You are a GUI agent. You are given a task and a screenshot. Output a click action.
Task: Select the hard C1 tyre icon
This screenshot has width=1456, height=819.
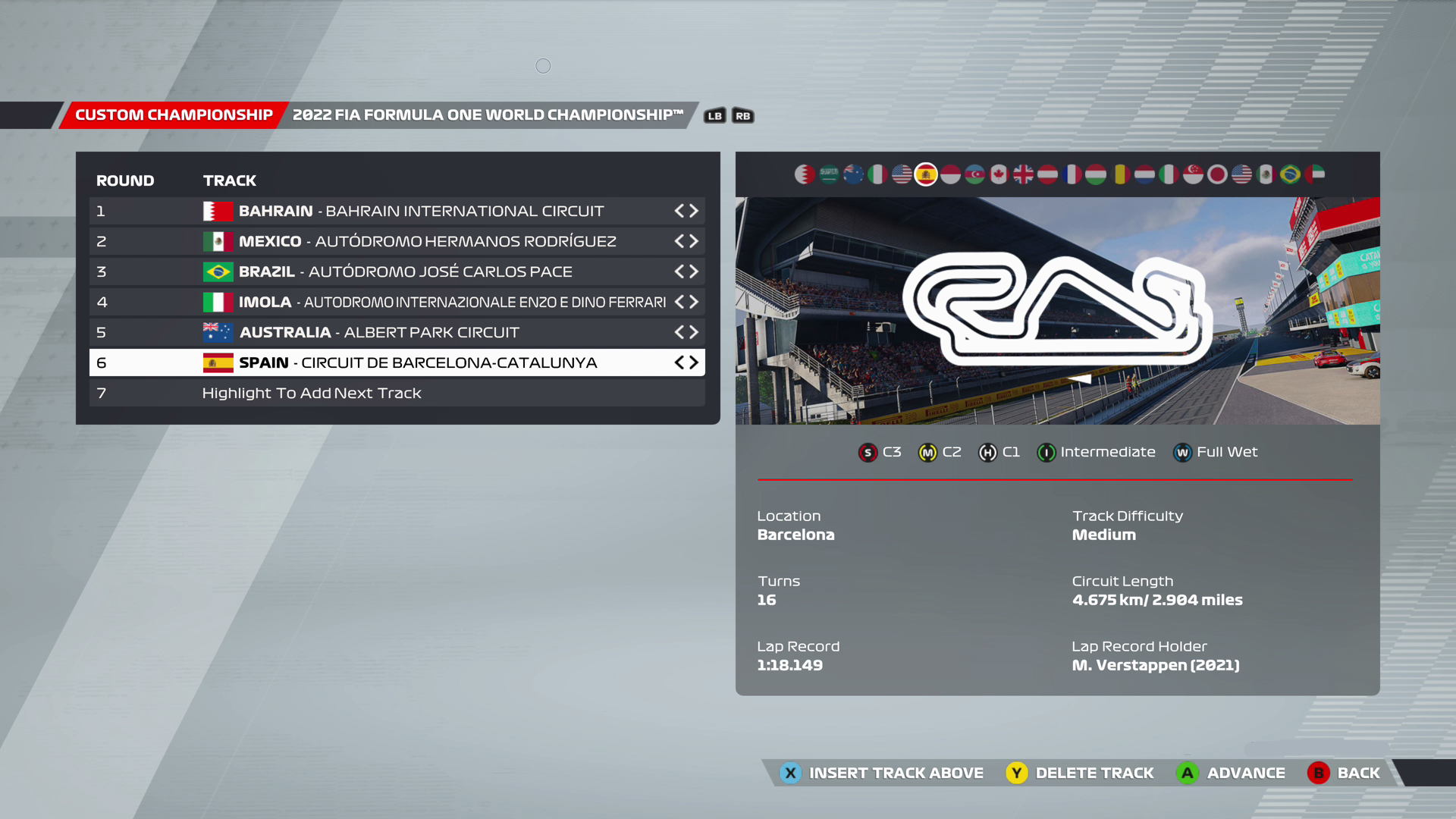click(x=987, y=452)
